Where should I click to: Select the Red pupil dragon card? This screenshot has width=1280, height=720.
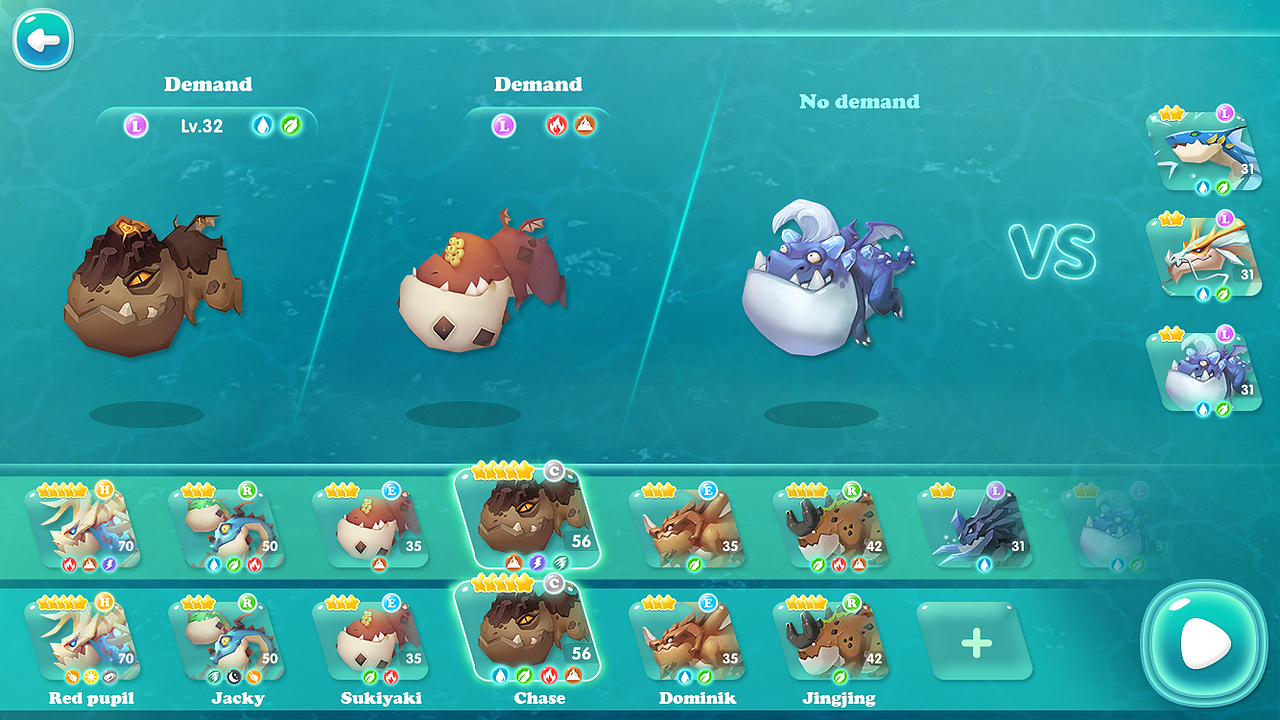84,638
